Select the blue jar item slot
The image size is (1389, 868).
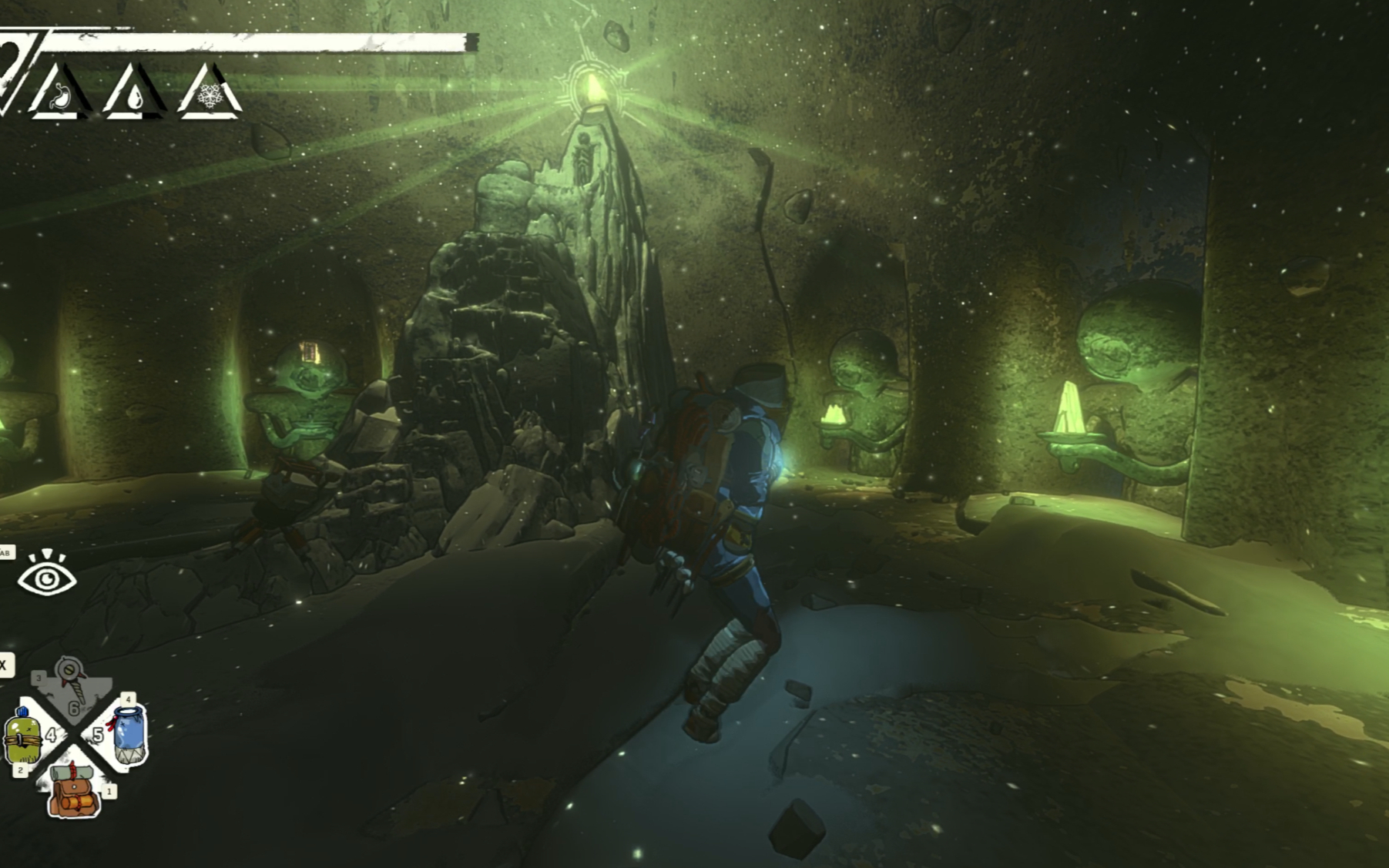pos(128,735)
